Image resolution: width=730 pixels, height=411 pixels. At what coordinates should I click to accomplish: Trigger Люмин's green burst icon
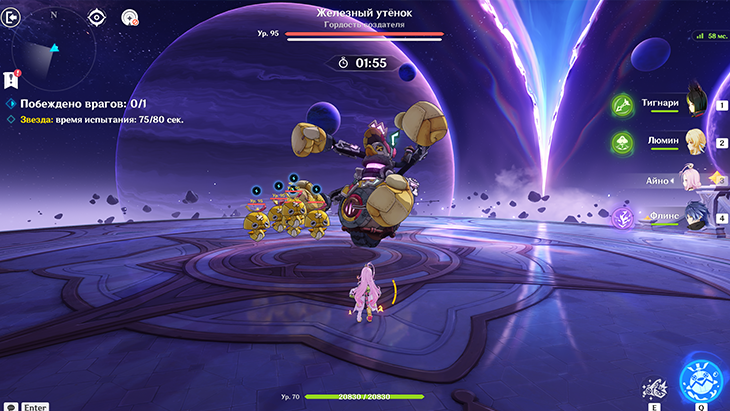pos(621,142)
